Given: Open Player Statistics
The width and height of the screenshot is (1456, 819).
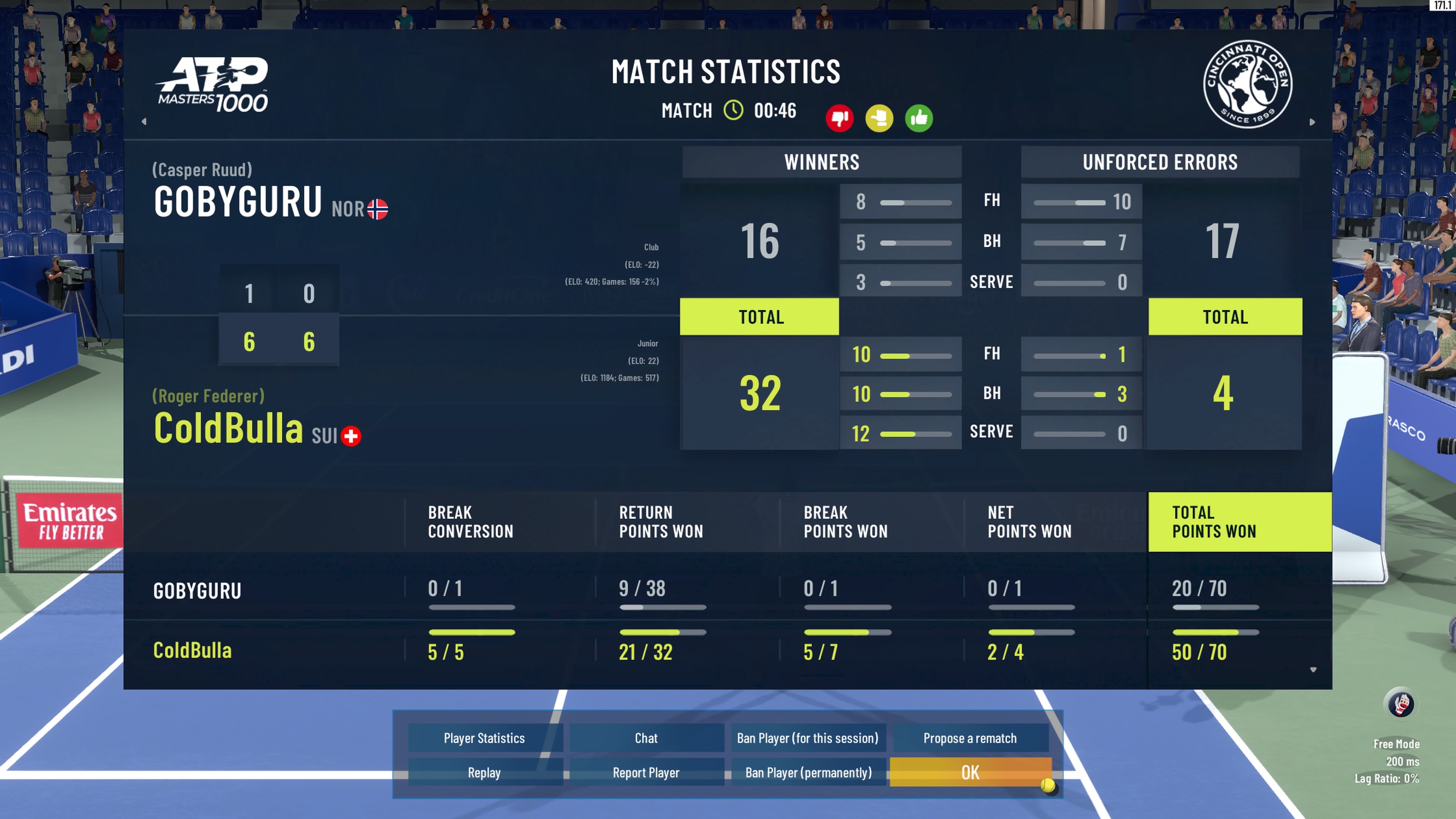Looking at the screenshot, I should tap(485, 738).
